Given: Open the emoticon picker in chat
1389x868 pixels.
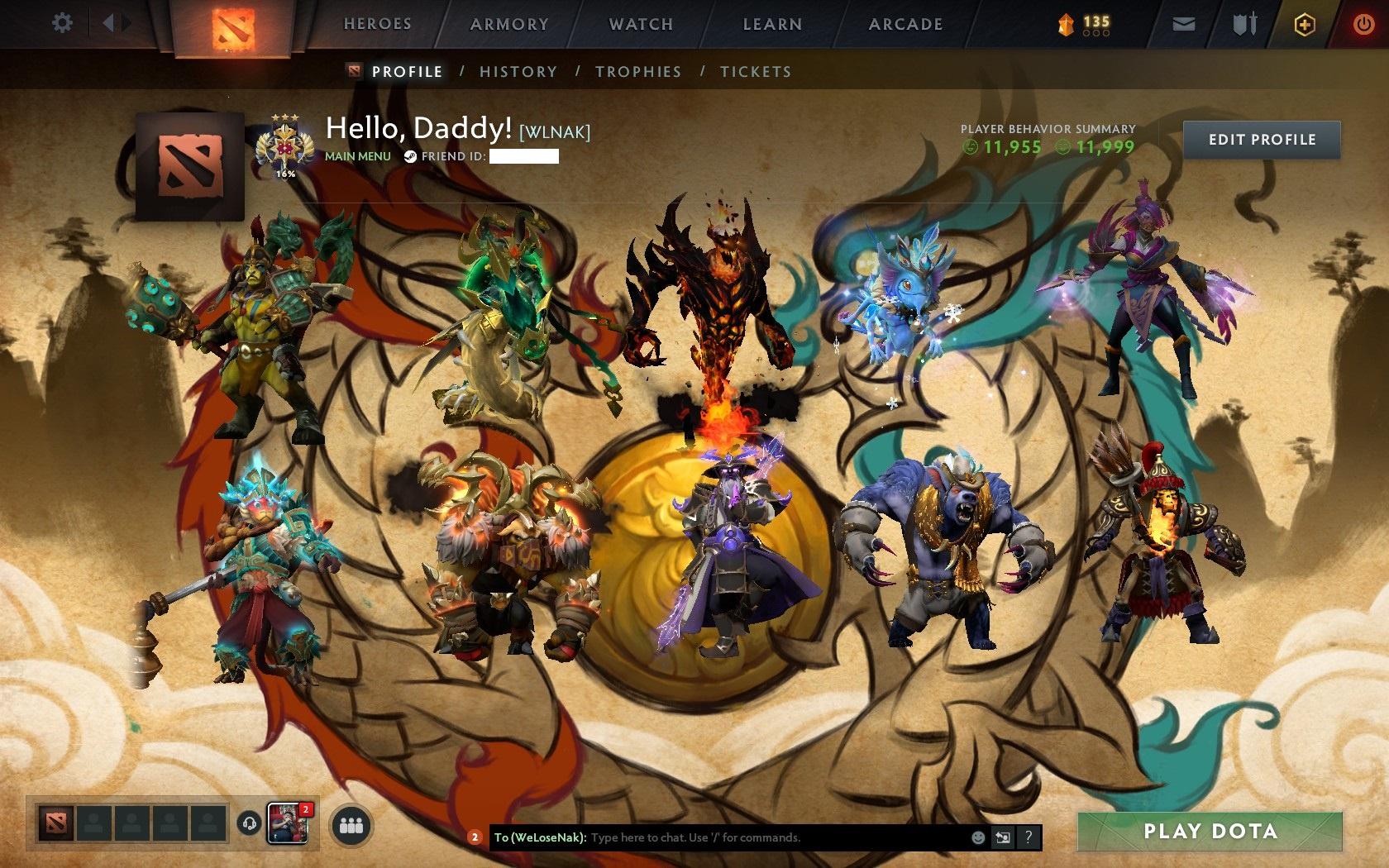Looking at the screenshot, I should tap(980, 837).
